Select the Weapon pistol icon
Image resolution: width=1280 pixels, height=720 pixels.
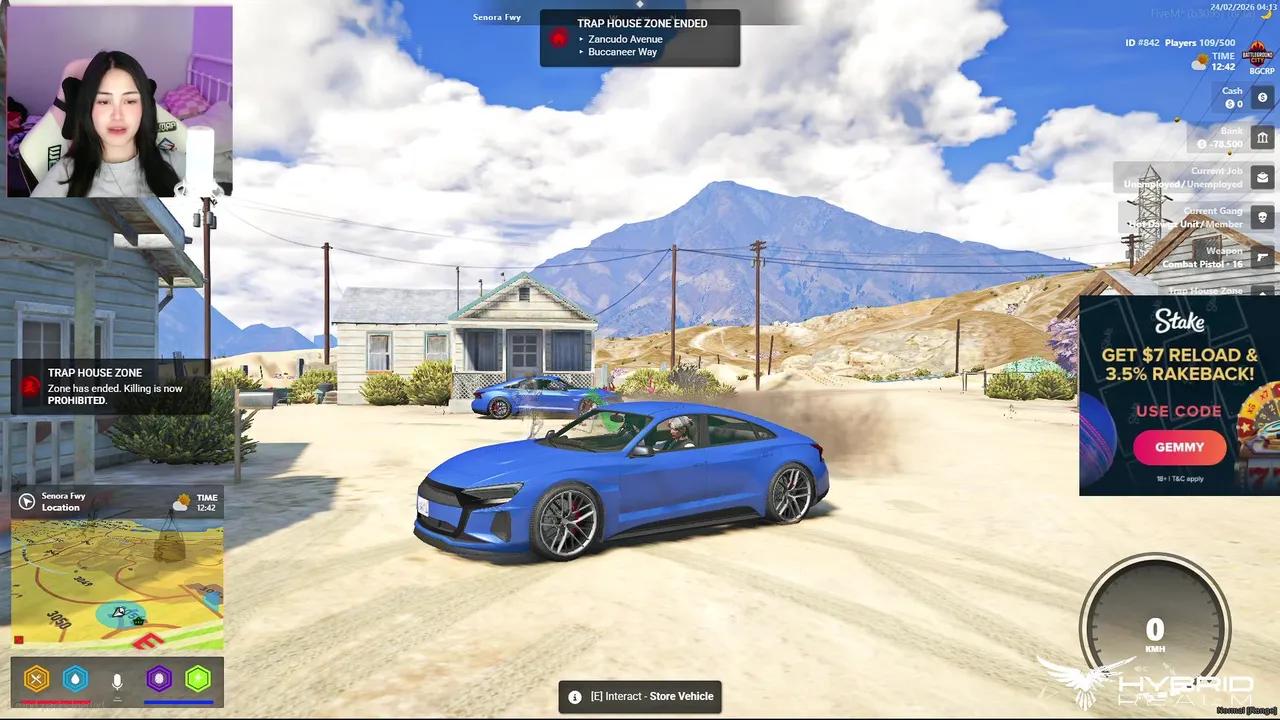(x=1262, y=257)
